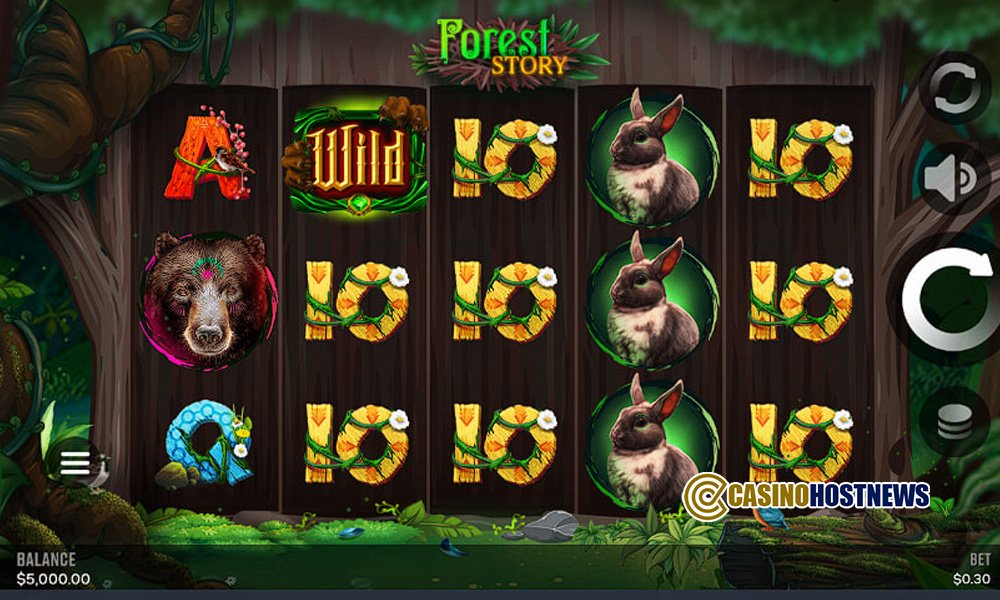The image size is (1000, 600).
Task: Open the hamburger menu
Action: coord(75,463)
